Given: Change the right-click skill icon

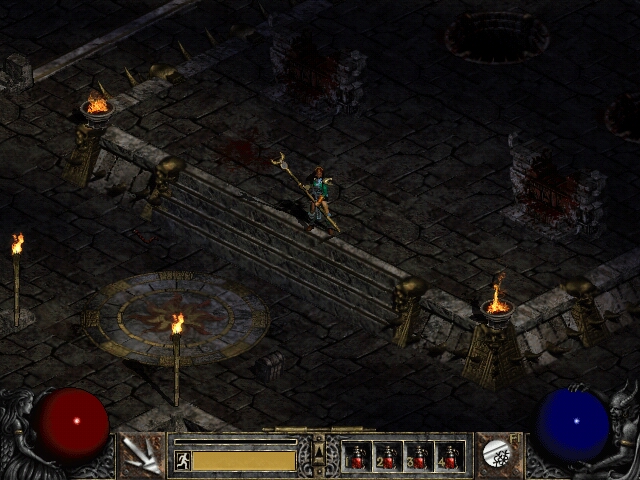Looking at the screenshot, I should [496, 455].
